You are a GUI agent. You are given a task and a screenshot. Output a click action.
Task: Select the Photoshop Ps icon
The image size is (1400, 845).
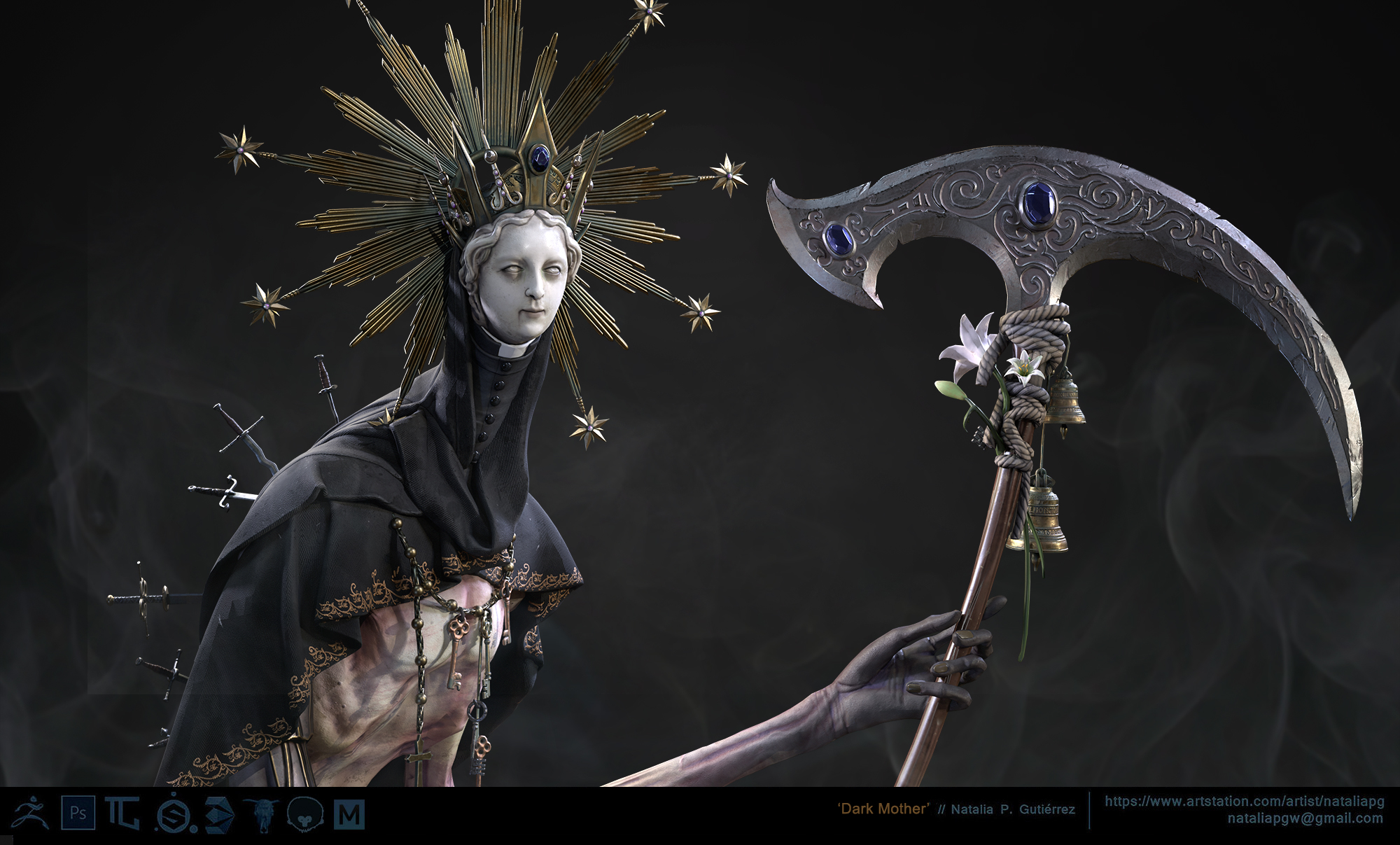pyautogui.click(x=78, y=813)
